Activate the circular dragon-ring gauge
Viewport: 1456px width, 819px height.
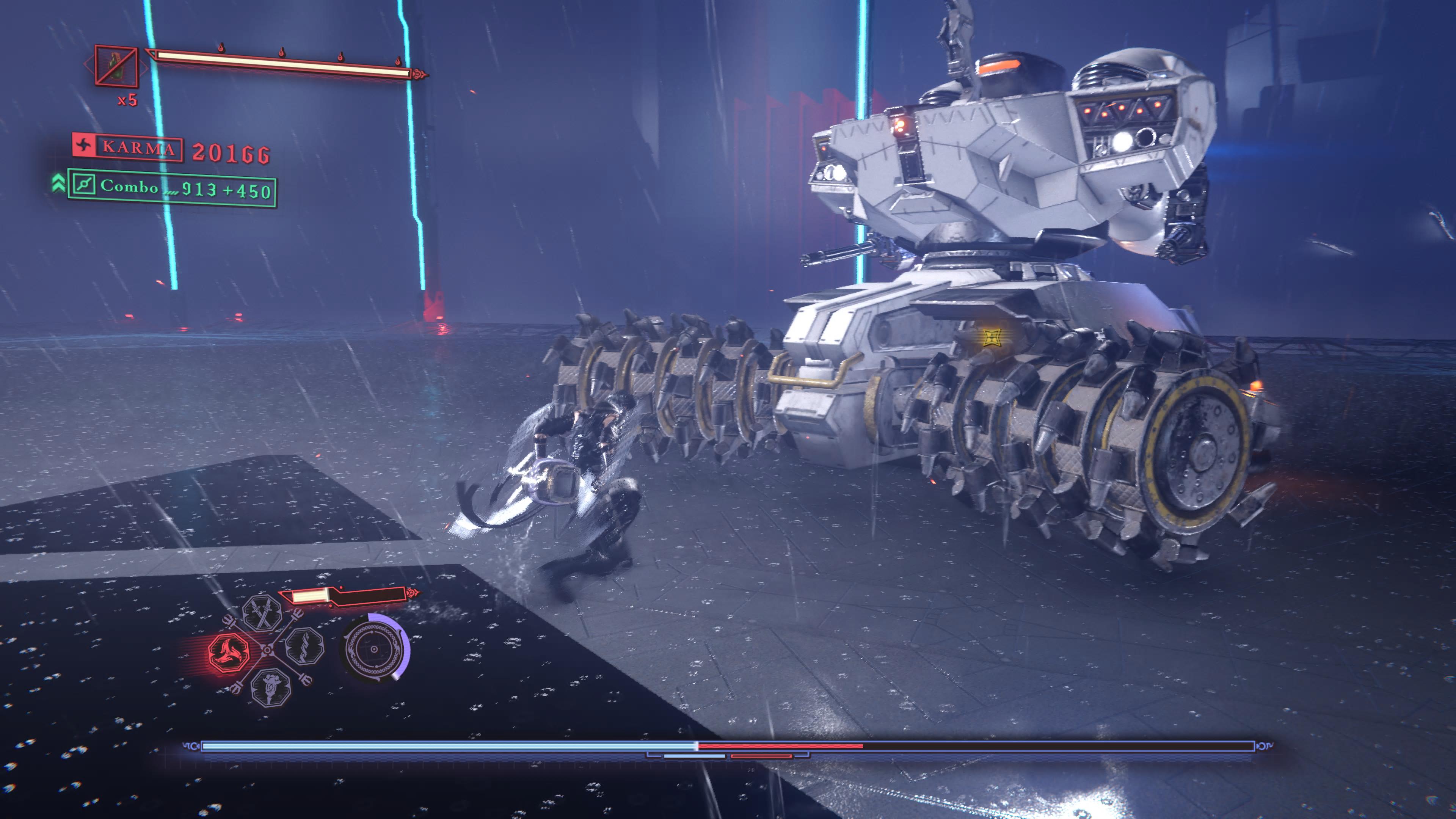coord(373,649)
